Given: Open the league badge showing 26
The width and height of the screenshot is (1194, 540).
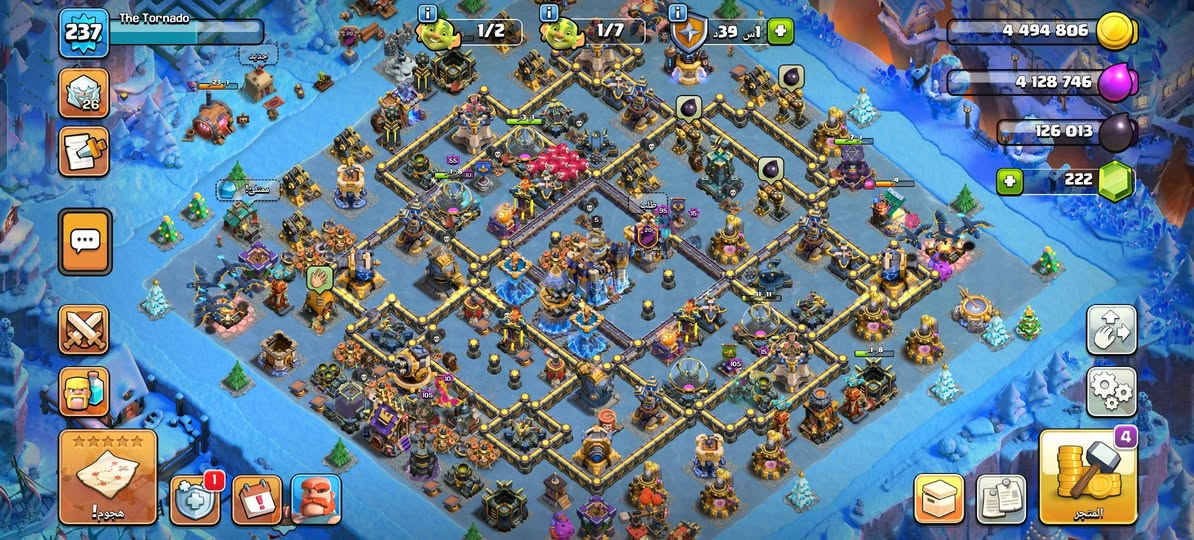Looking at the screenshot, I should point(84,94).
